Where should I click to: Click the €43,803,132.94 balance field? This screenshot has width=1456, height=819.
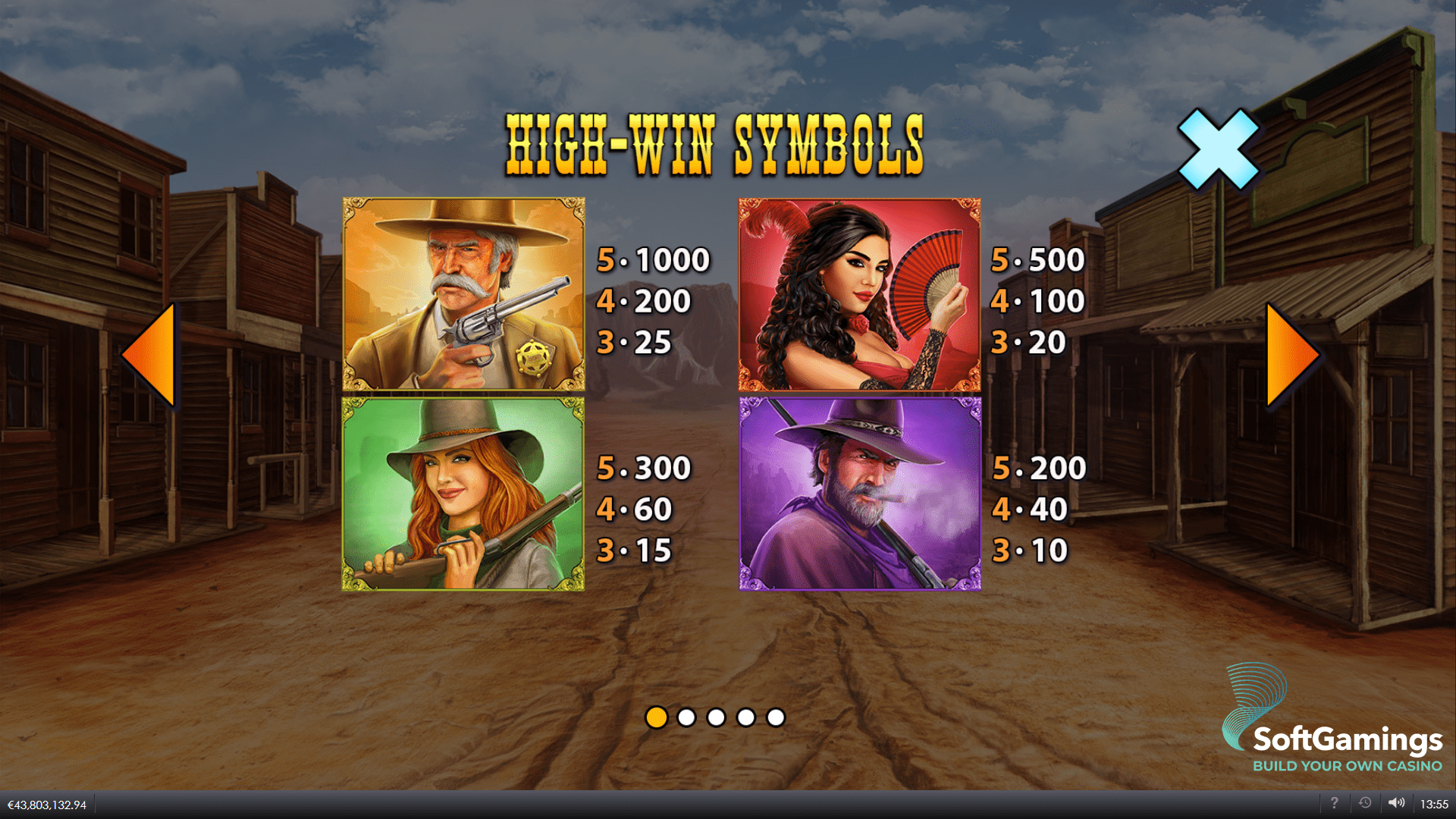(x=49, y=804)
